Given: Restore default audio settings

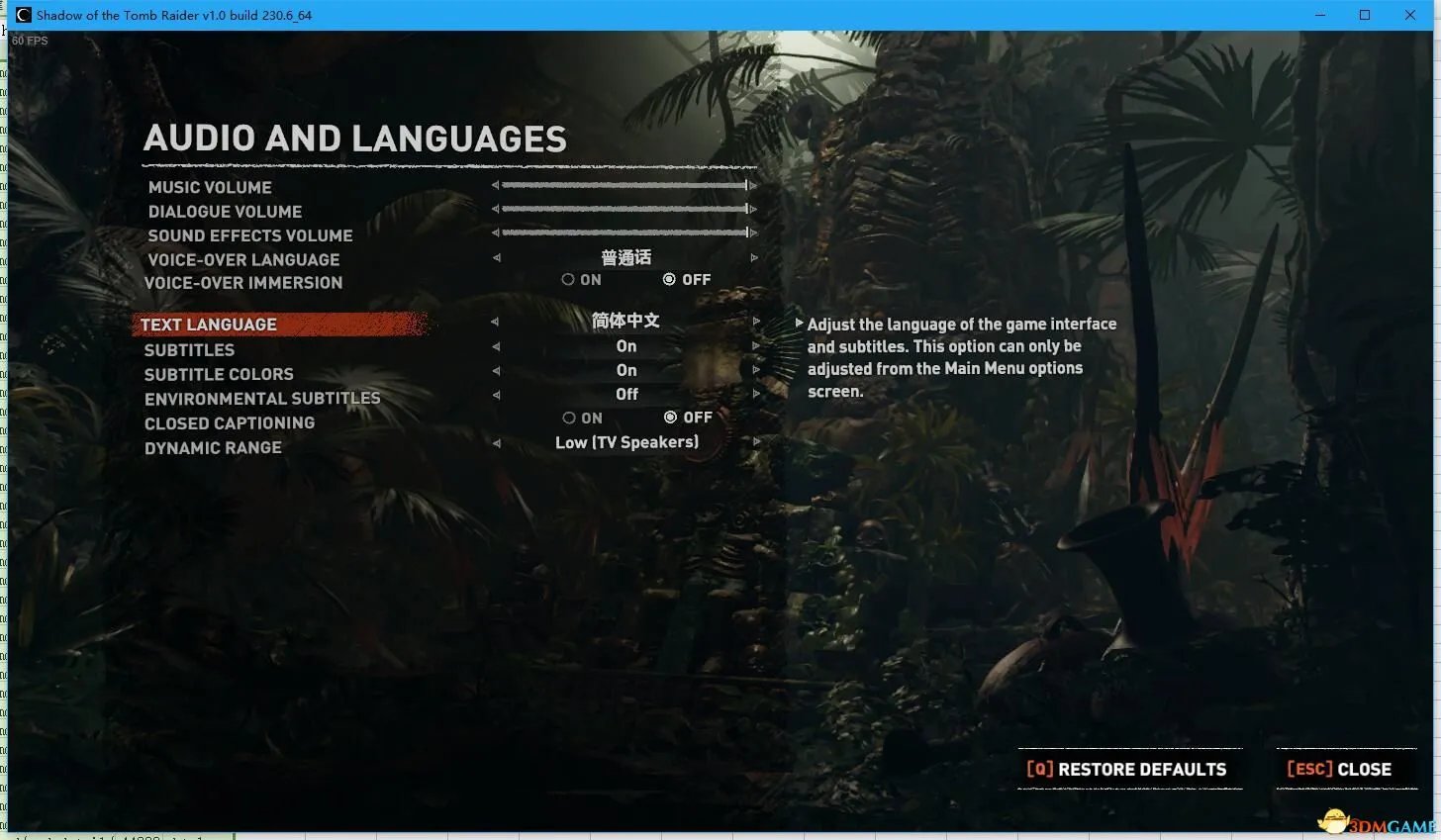Looking at the screenshot, I should [1128, 769].
